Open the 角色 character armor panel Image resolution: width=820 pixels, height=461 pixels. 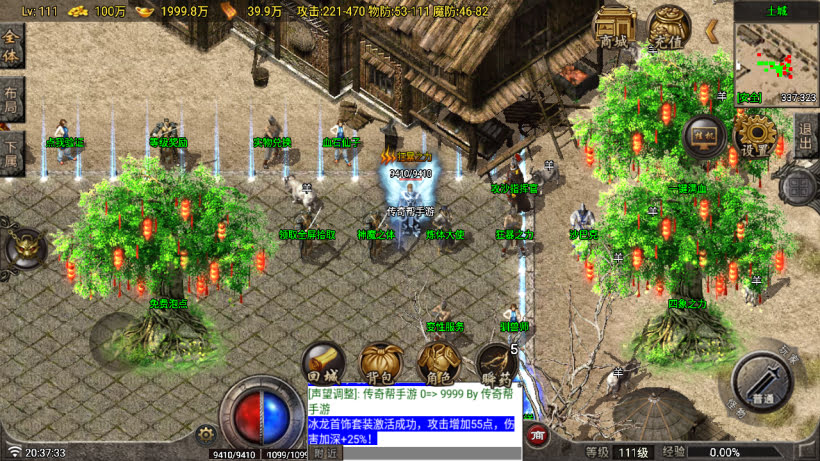[x=437, y=365]
